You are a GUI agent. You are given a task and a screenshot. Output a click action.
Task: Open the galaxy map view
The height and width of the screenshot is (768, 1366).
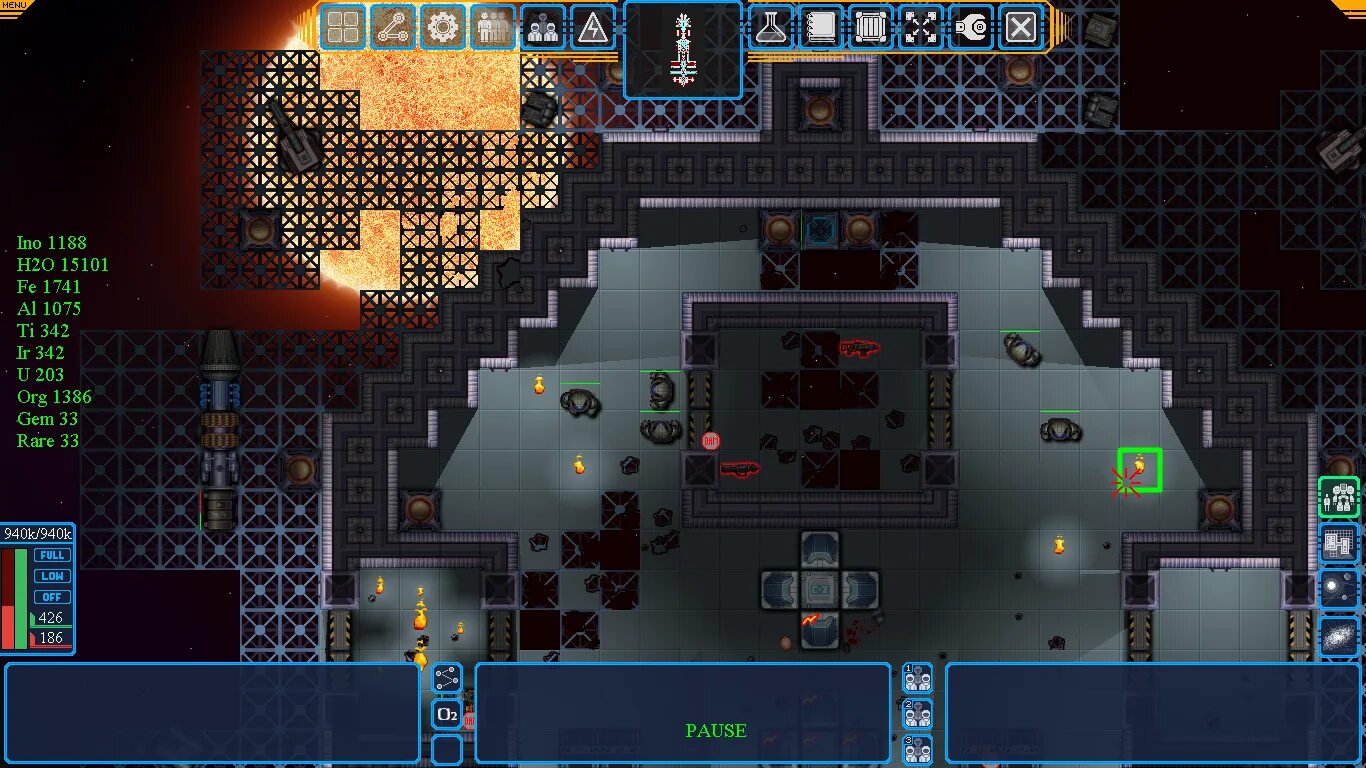click(x=1339, y=636)
